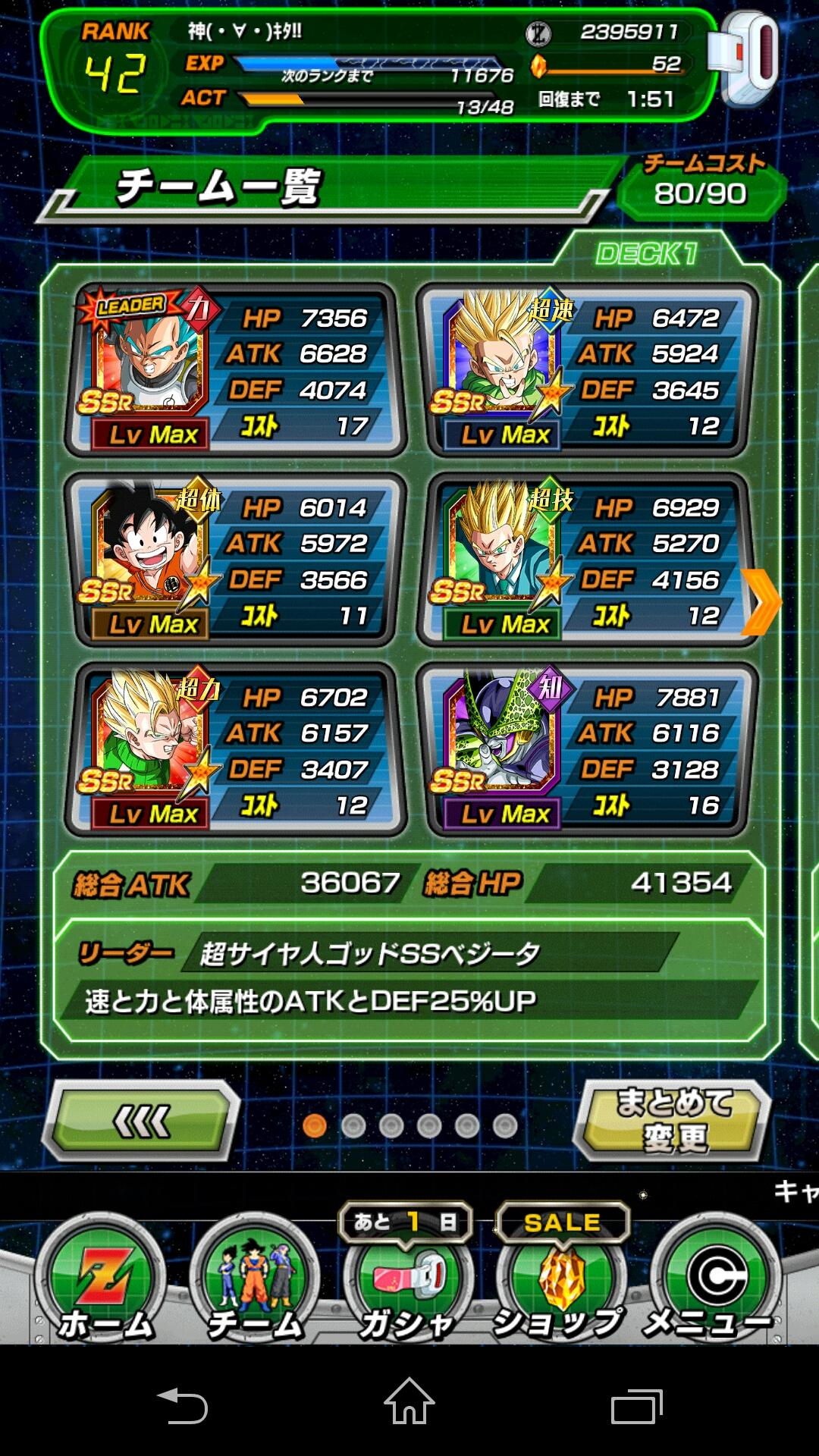
Task: Go back with the green arrow button
Action: (x=142, y=1121)
